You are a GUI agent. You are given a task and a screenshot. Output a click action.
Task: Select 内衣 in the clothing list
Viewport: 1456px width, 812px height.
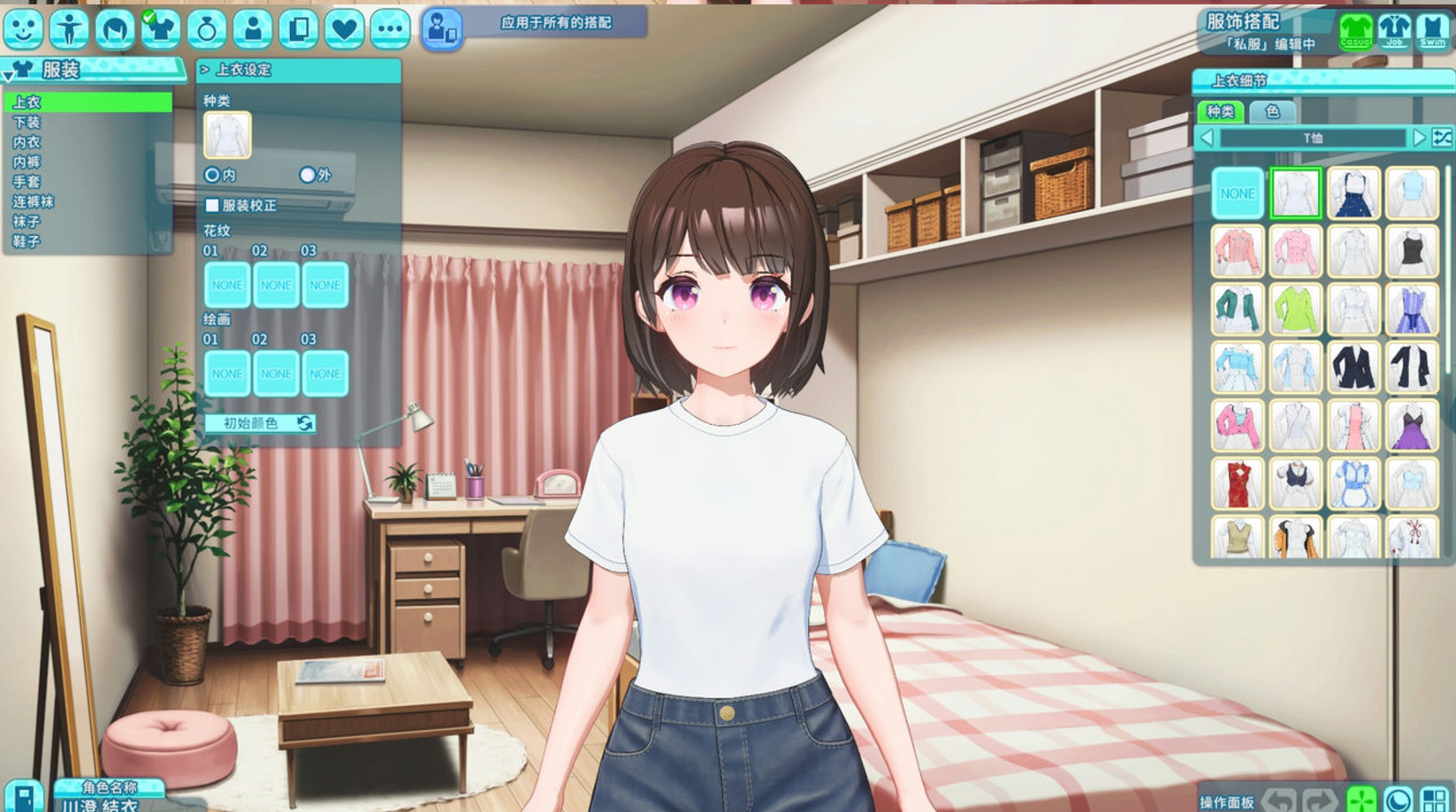coord(27,142)
